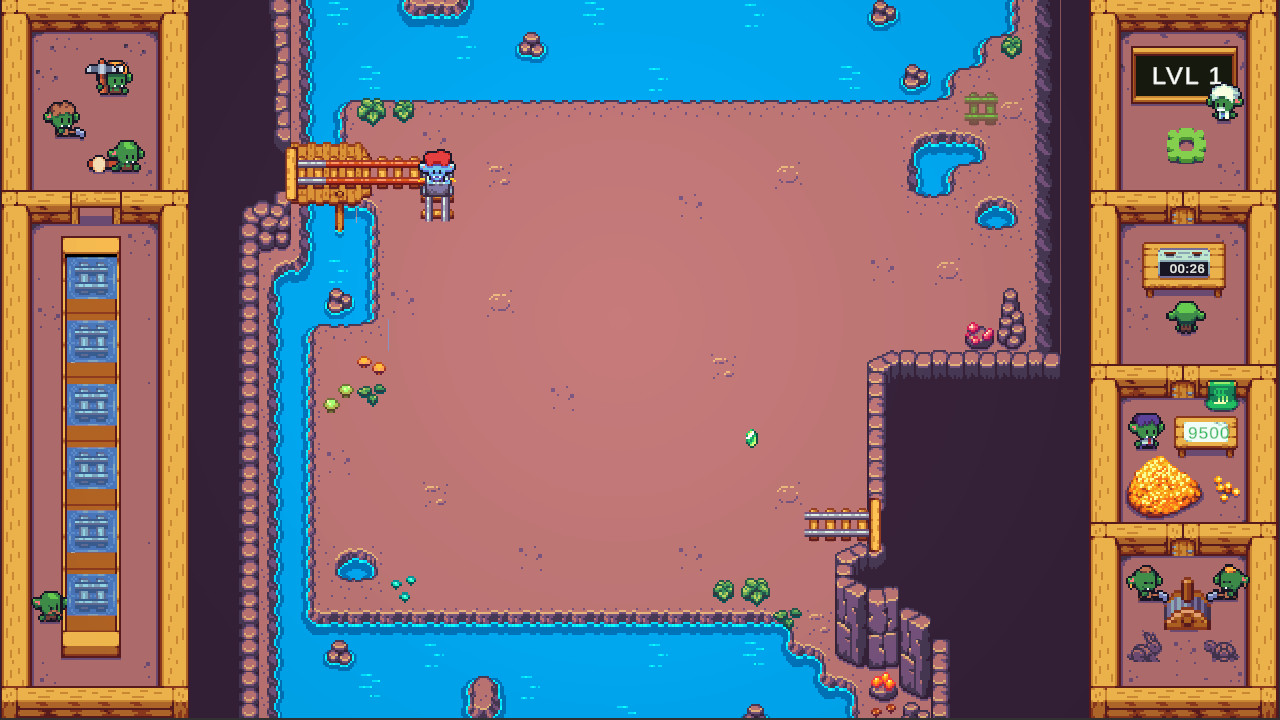
Task: Click the 00:26 countdown timer
Action: pyautogui.click(x=1186, y=268)
